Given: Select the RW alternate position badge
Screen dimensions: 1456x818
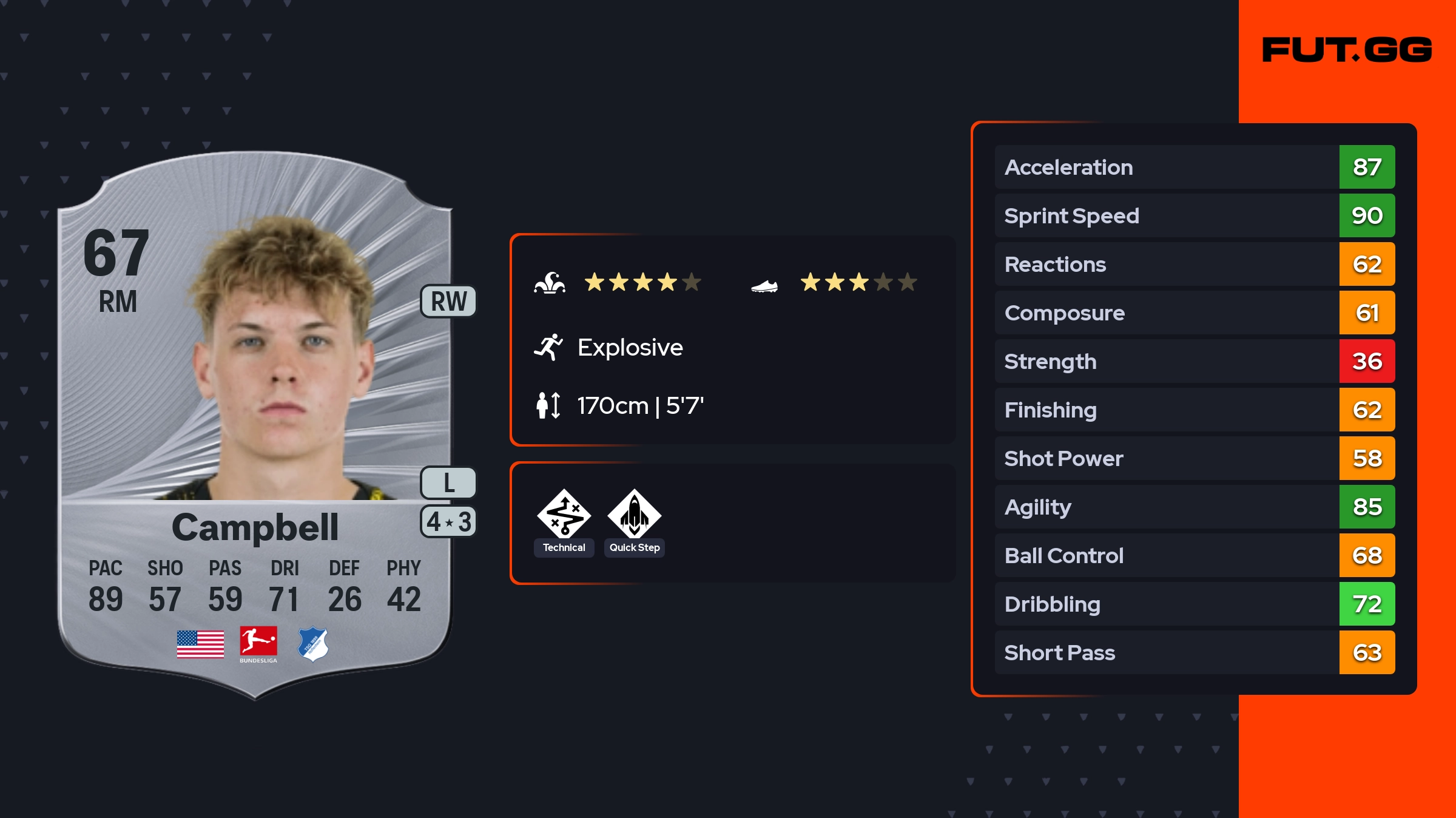Looking at the screenshot, I should [x=448, y=302].
